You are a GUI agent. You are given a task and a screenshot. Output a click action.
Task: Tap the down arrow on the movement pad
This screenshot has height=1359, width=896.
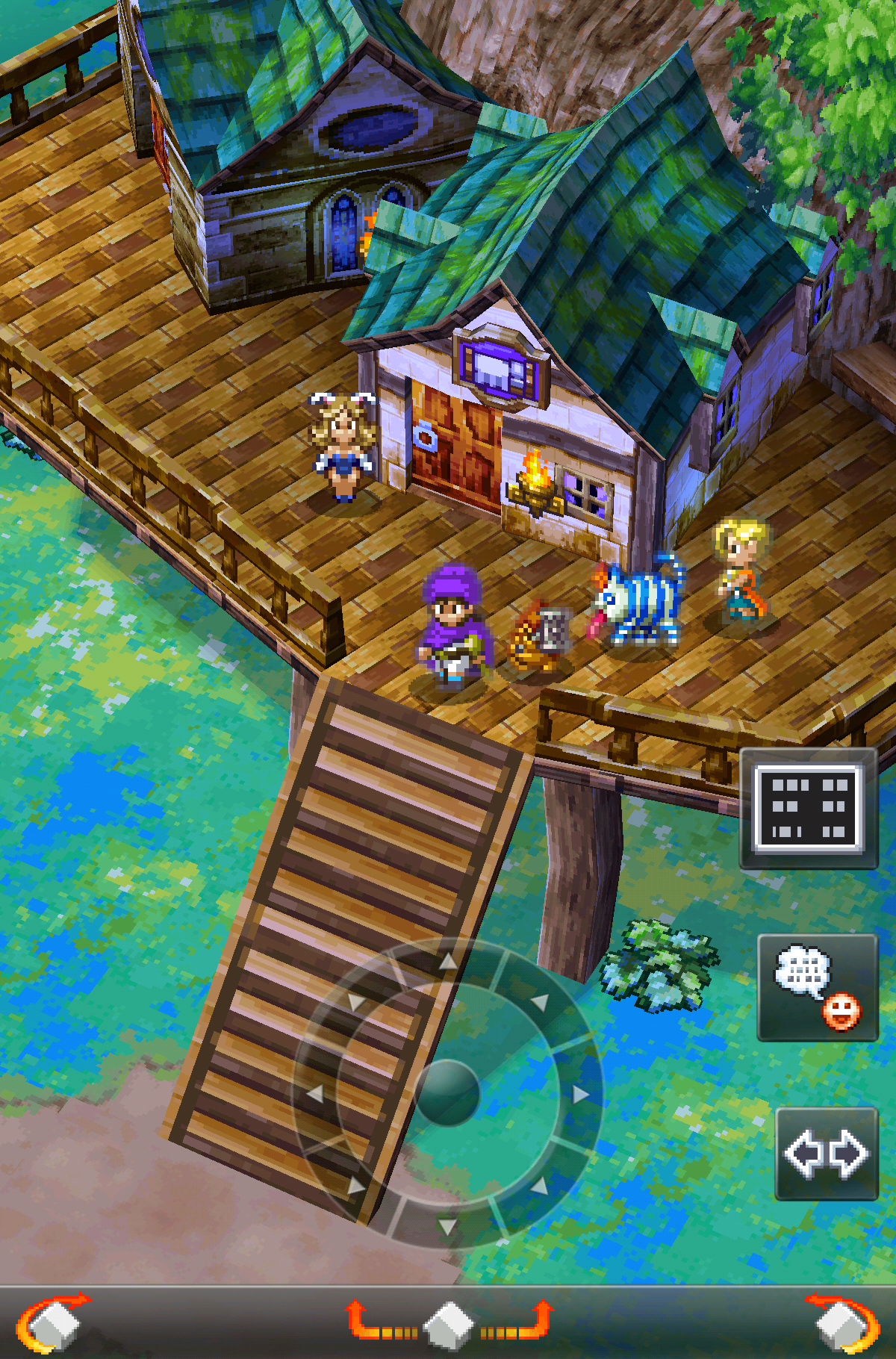(447, 1226)
